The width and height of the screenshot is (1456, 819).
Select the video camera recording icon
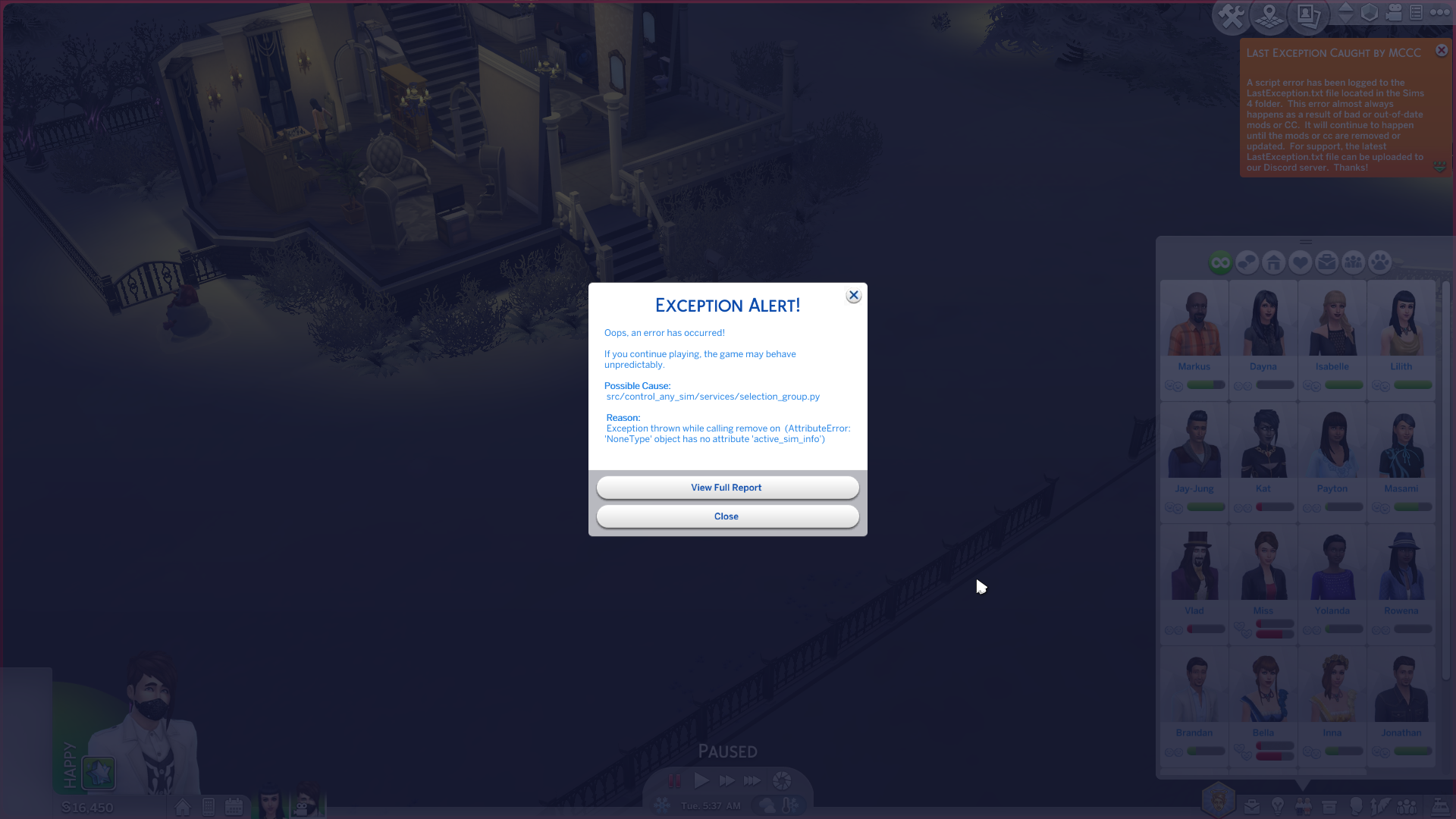[1393, 12]
